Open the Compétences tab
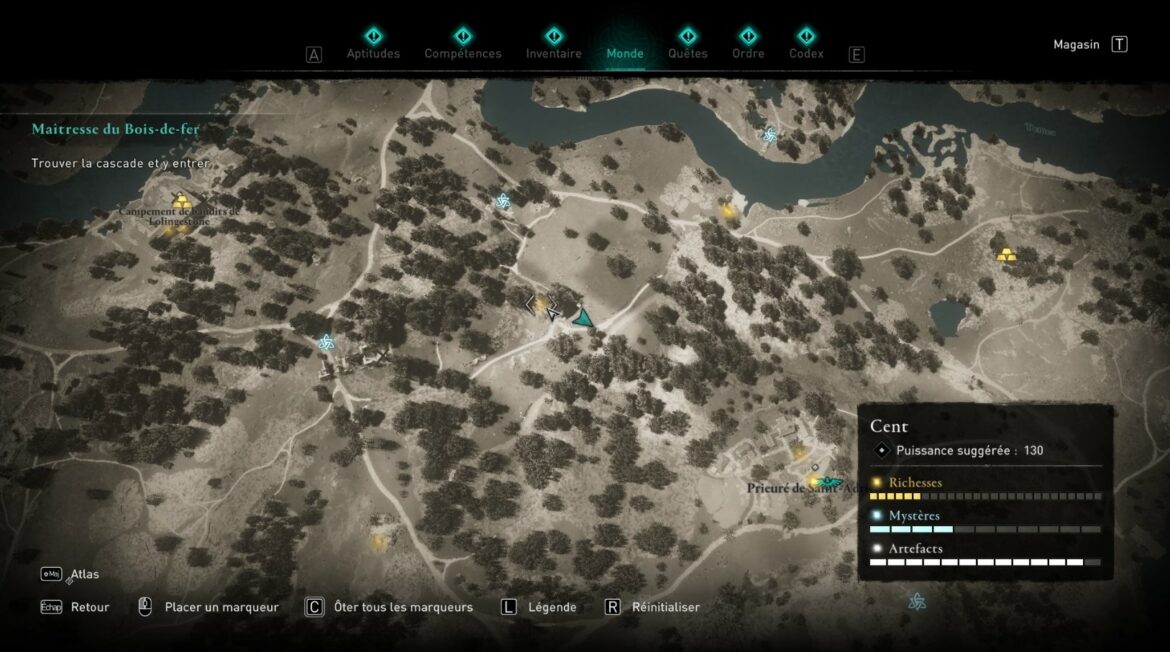 463,53
